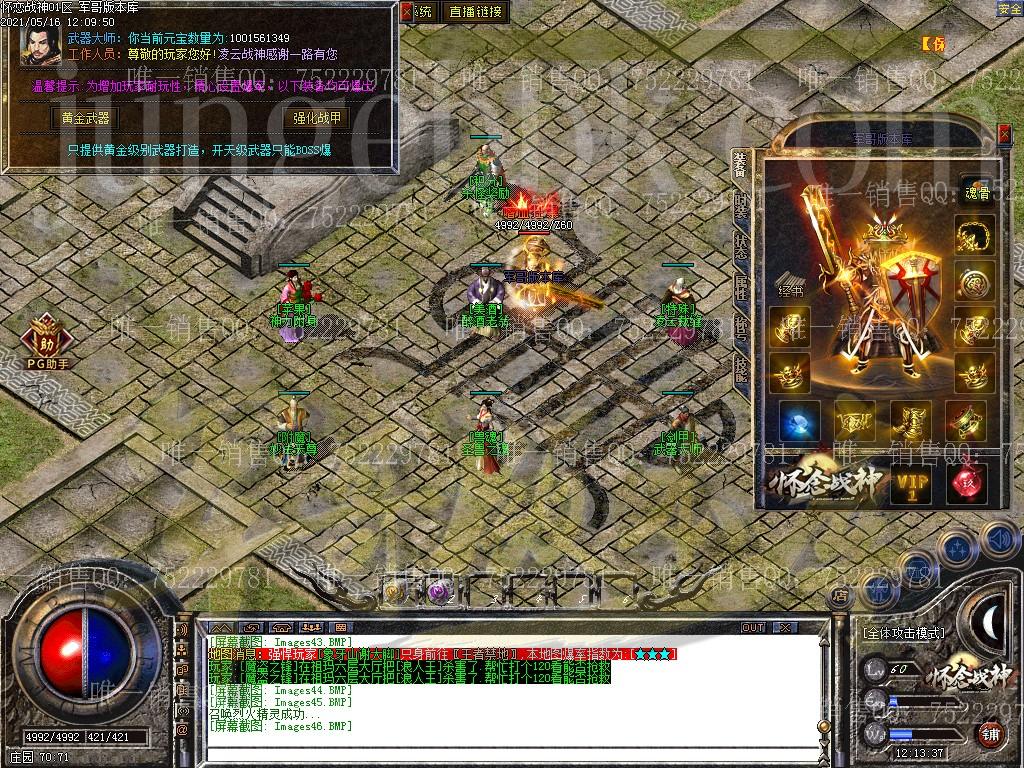Switch to the 状态 status tab

741,247
